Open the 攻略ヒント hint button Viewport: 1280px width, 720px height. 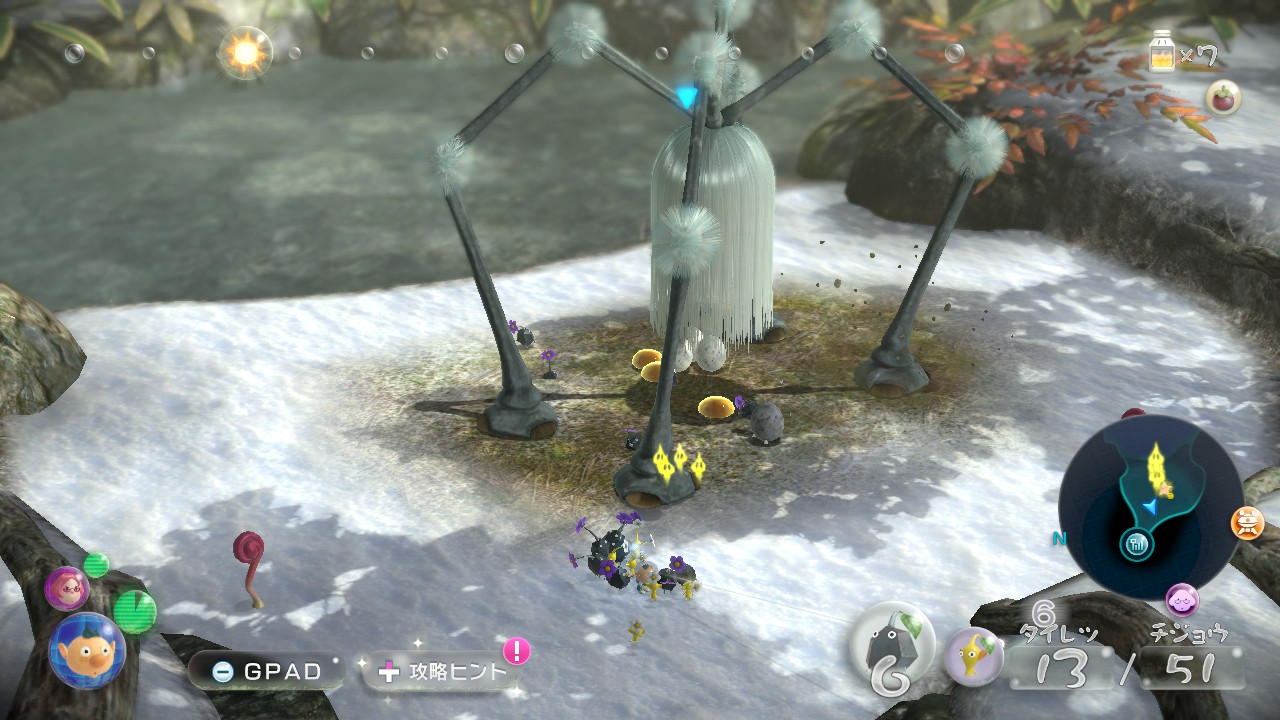[443, 671]
